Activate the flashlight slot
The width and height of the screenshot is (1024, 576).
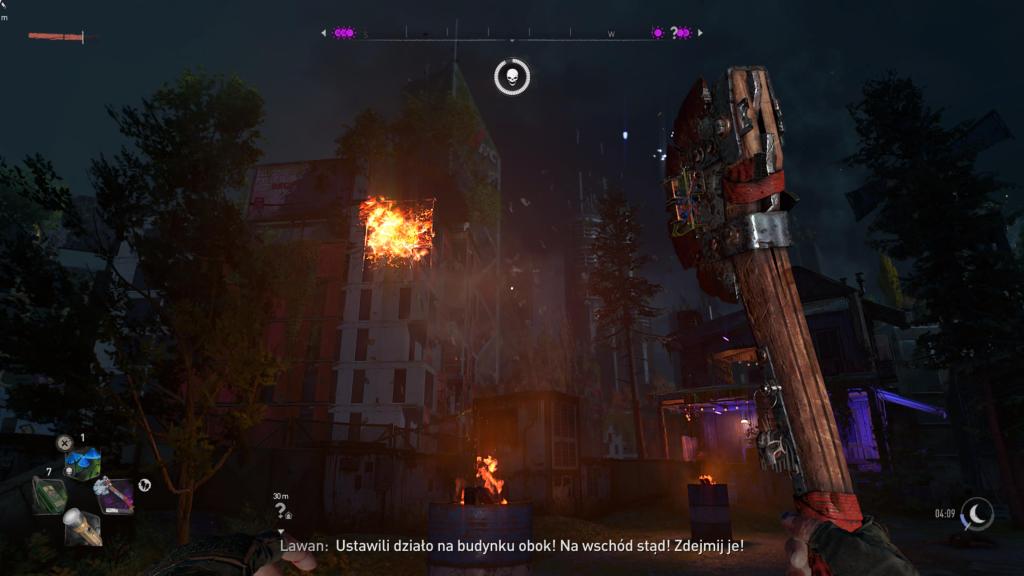click(82, 526)
